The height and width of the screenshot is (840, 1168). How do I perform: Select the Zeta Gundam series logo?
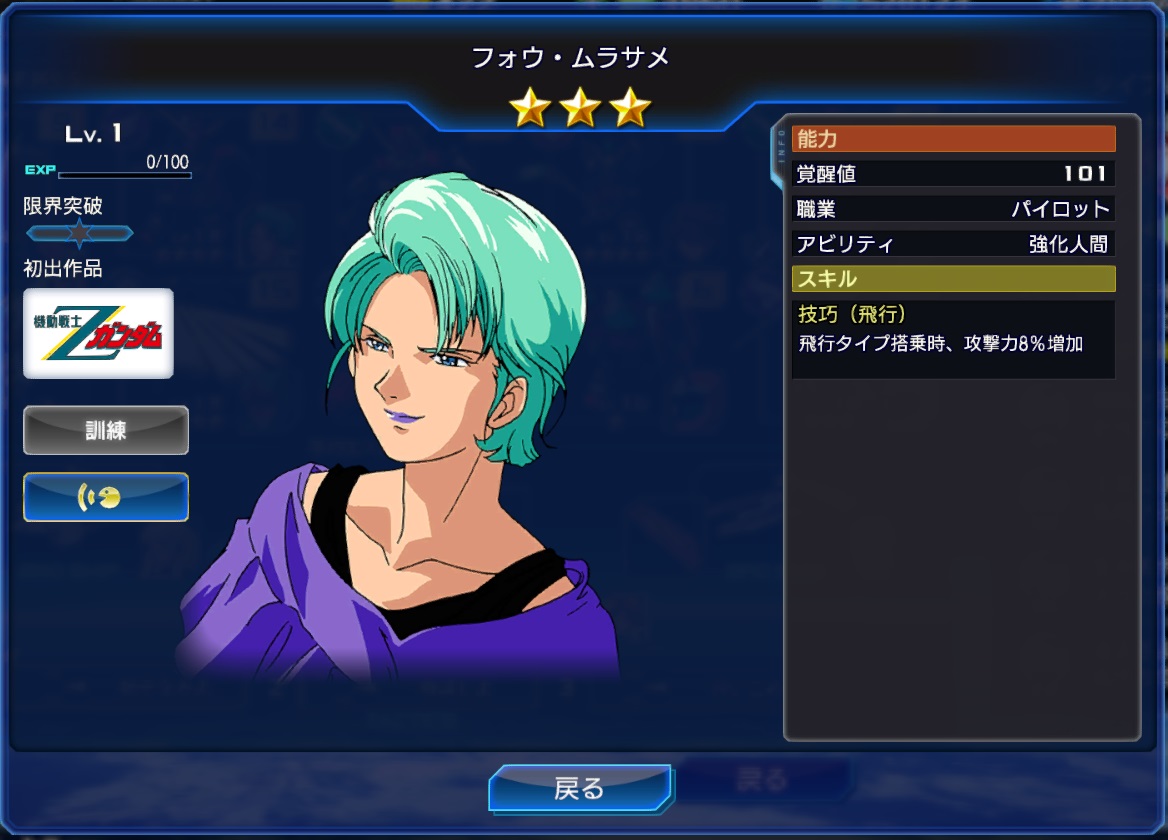point(98,334)
